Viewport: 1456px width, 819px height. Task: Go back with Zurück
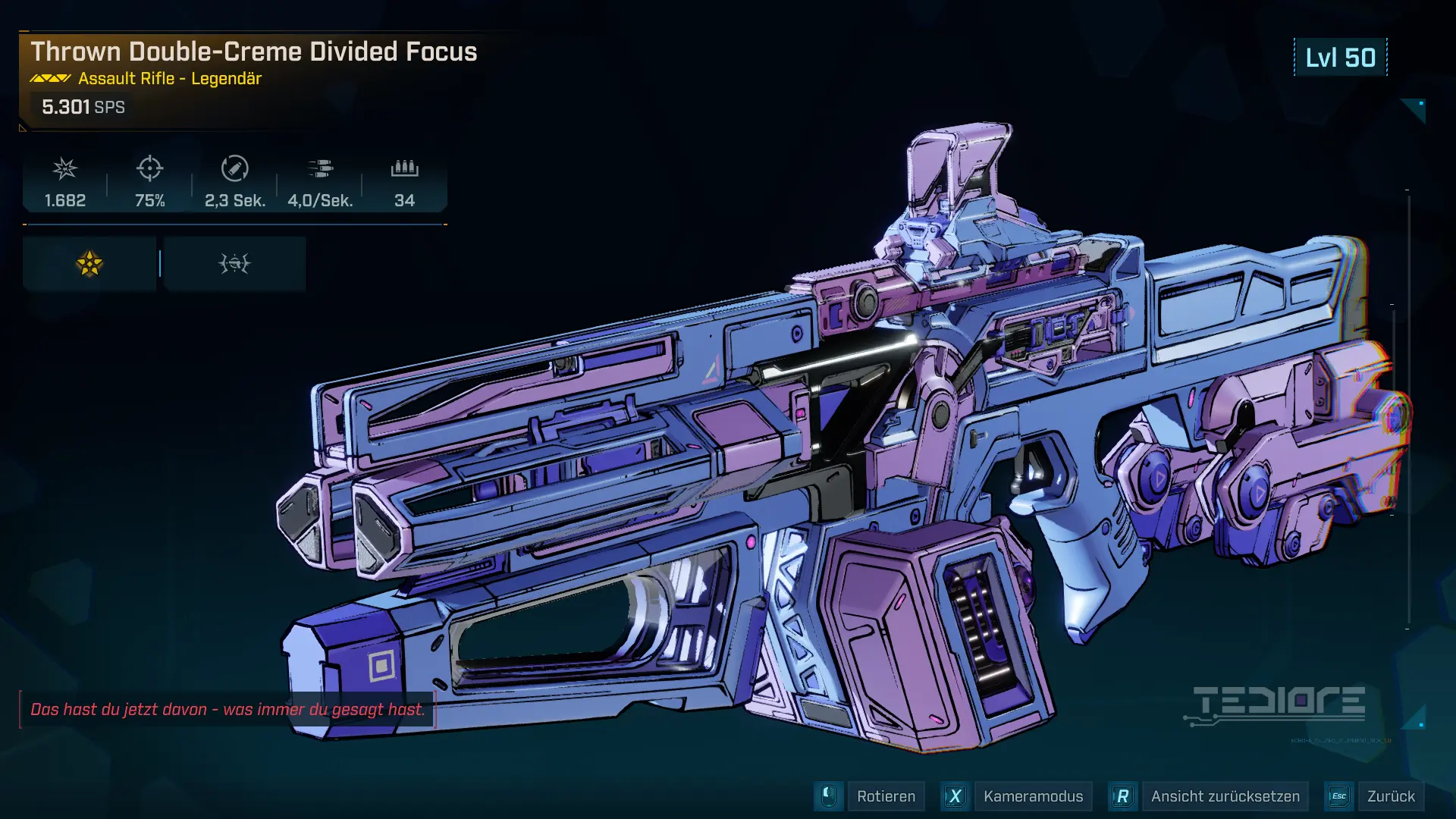click(1390, 796)
